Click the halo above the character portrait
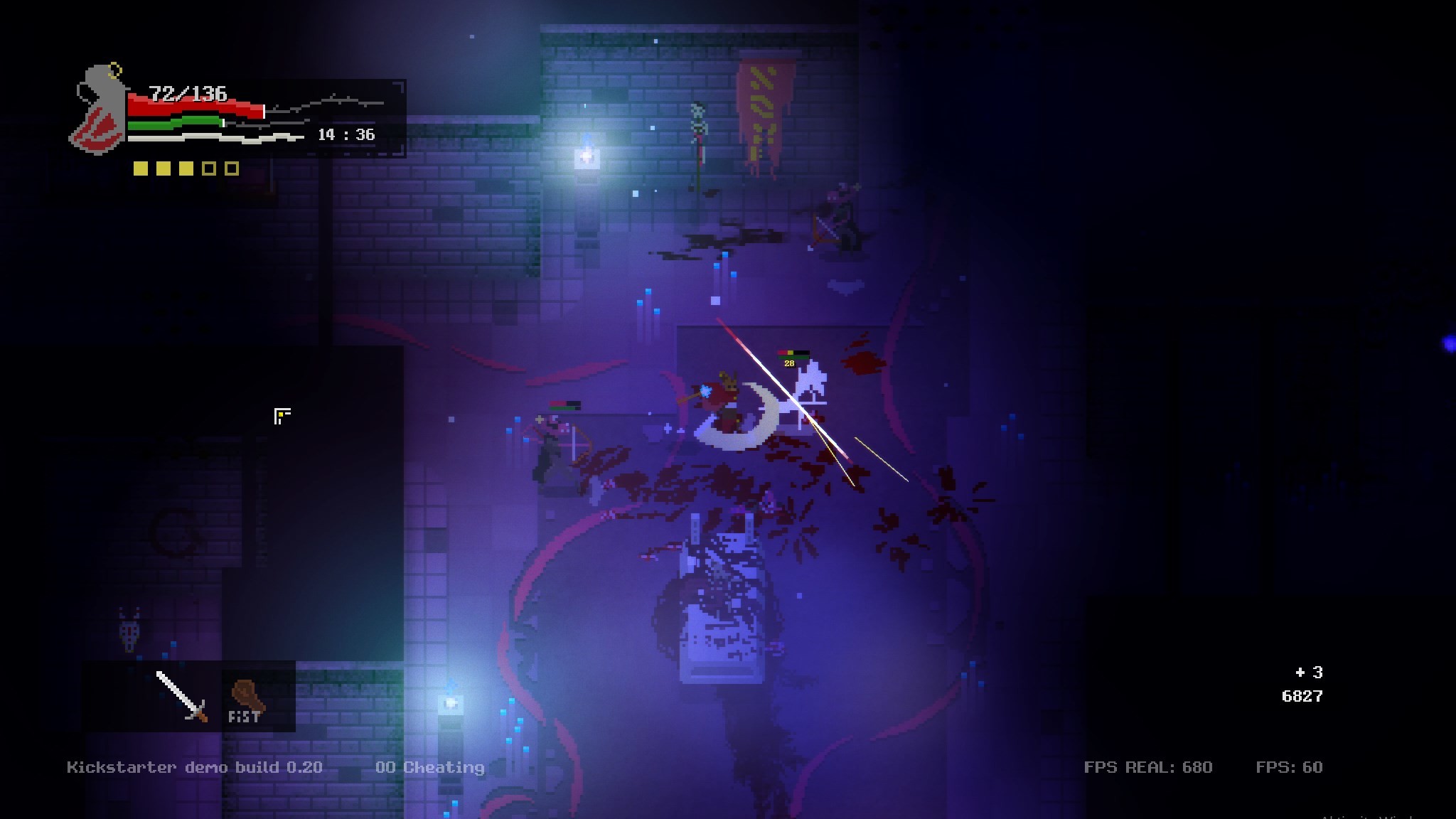This screenshot has width=1456, height=819. [x=114, y=69]
